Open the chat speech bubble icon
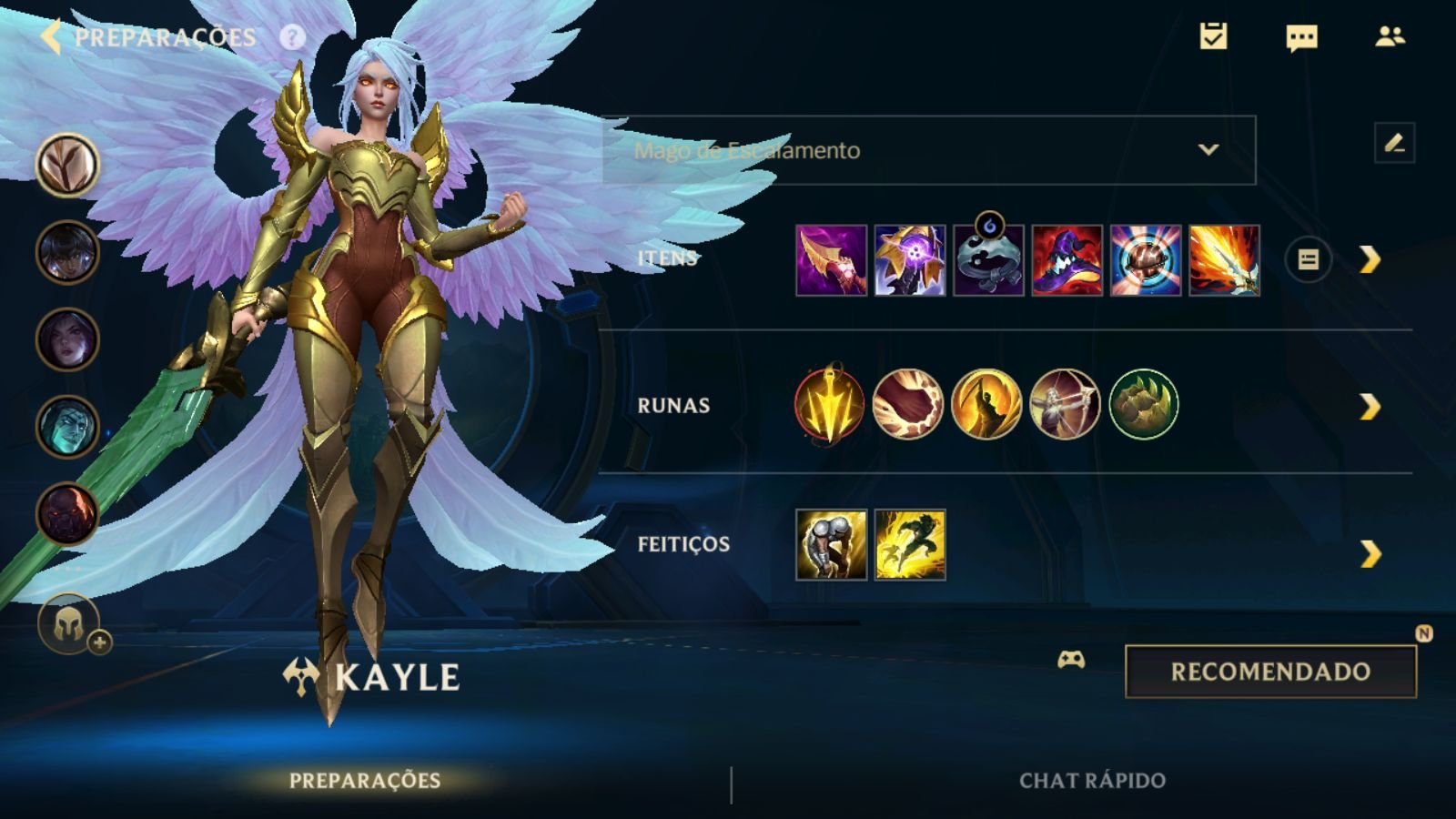The image size is (1456, 819). tap(1301, 37)
